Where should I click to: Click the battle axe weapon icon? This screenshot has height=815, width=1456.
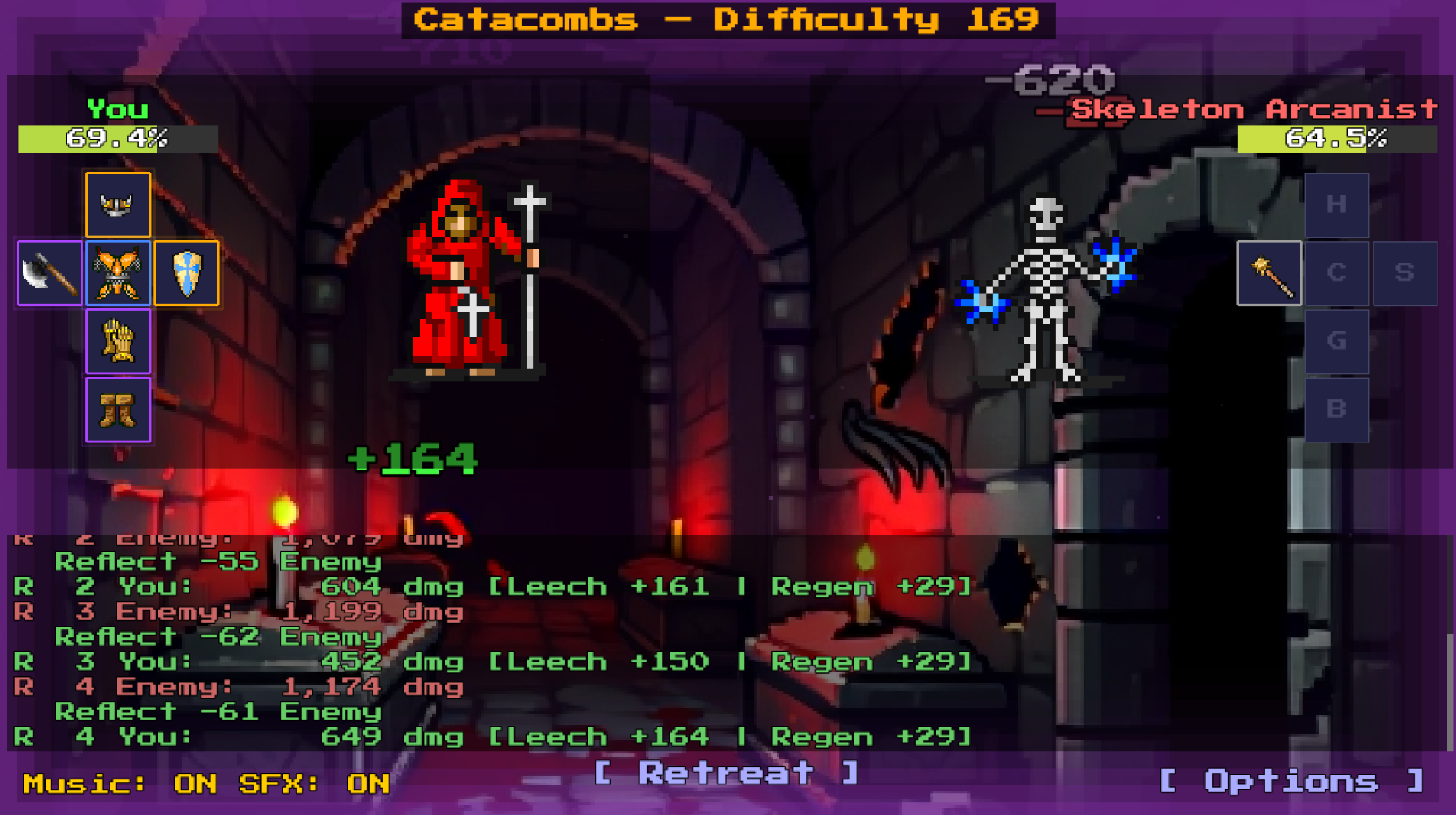pos(49,274)
